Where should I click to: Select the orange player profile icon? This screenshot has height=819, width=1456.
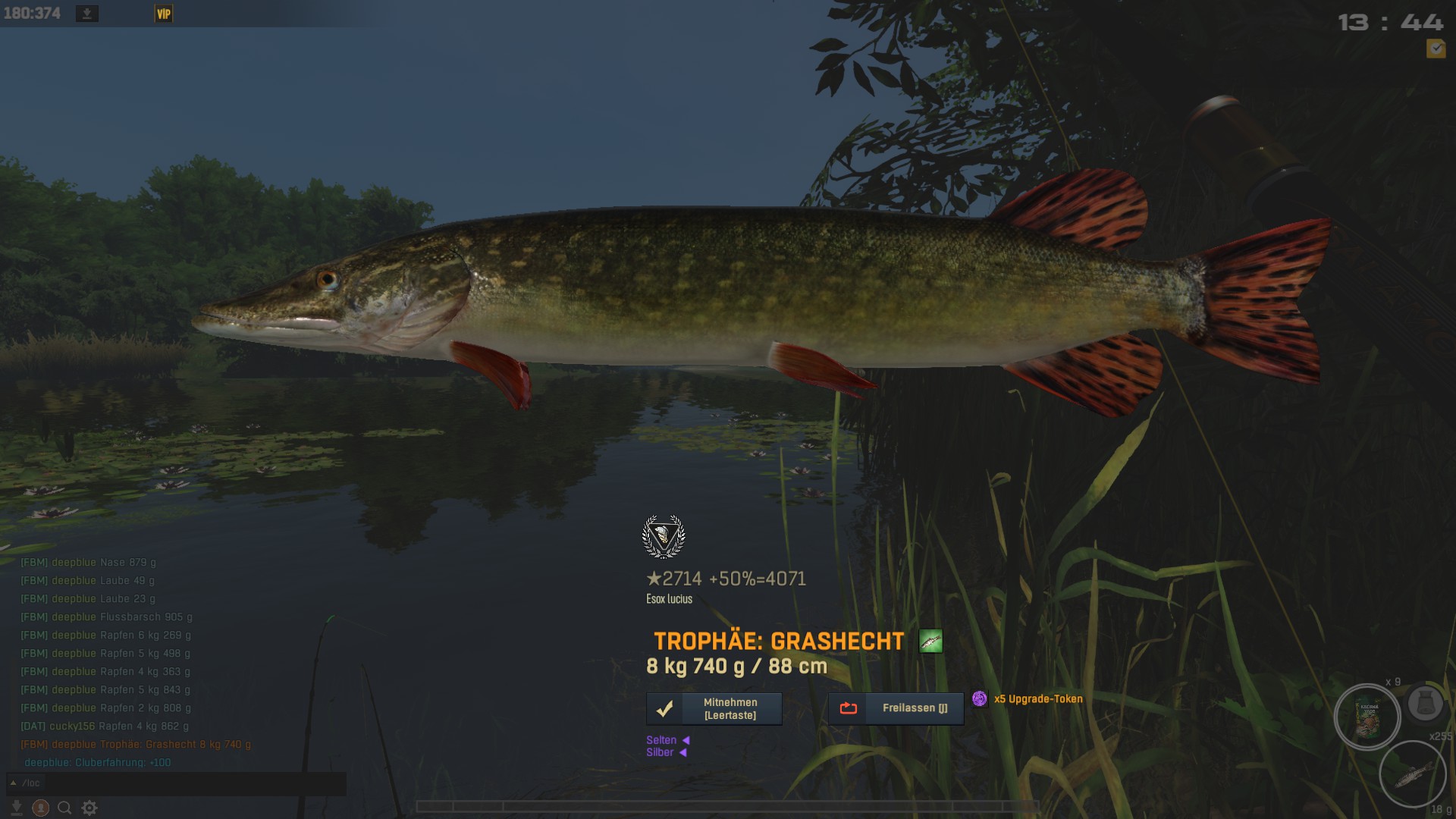click(41, 808)
